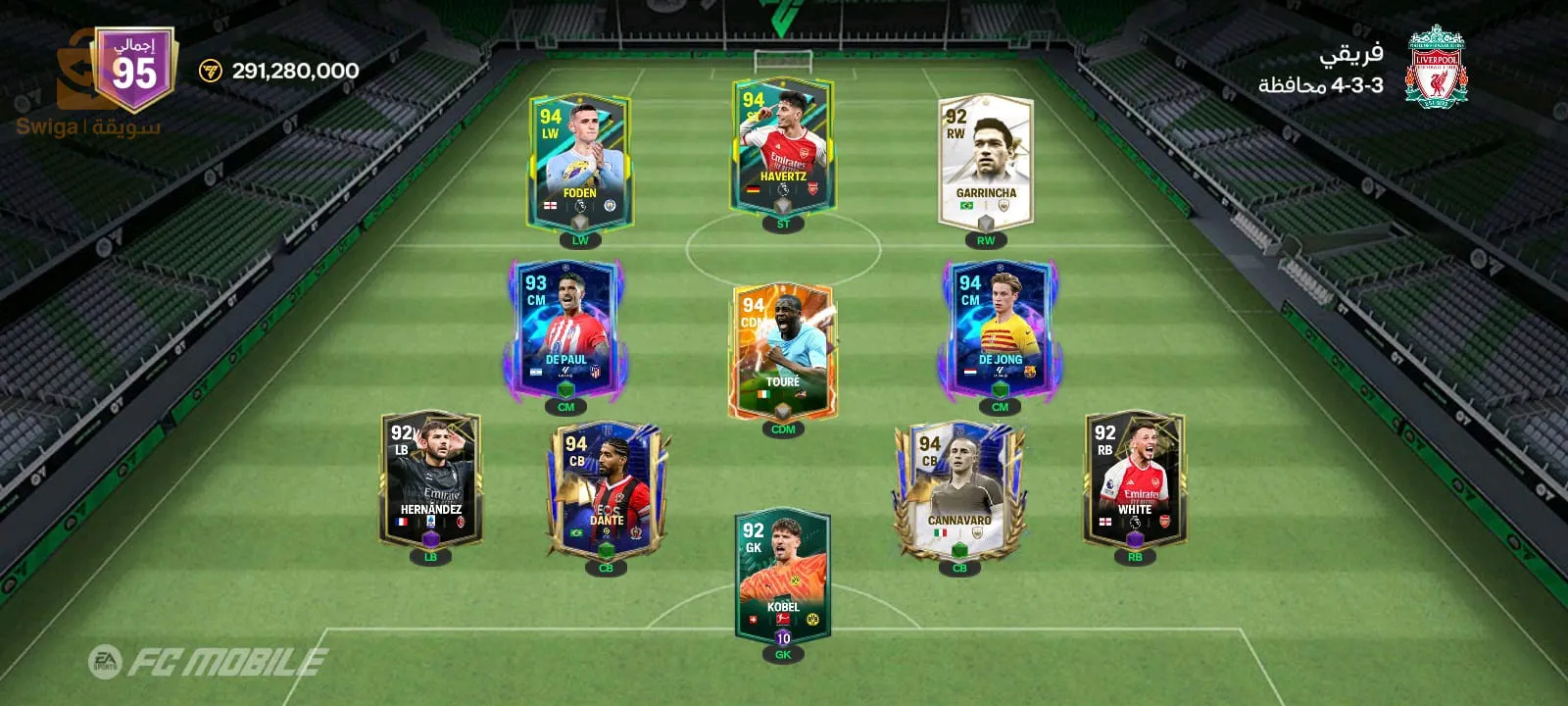This screenshot has width=1568, height=706.
Task: Open the 95 overall rating badge
Action: (134, 69)
